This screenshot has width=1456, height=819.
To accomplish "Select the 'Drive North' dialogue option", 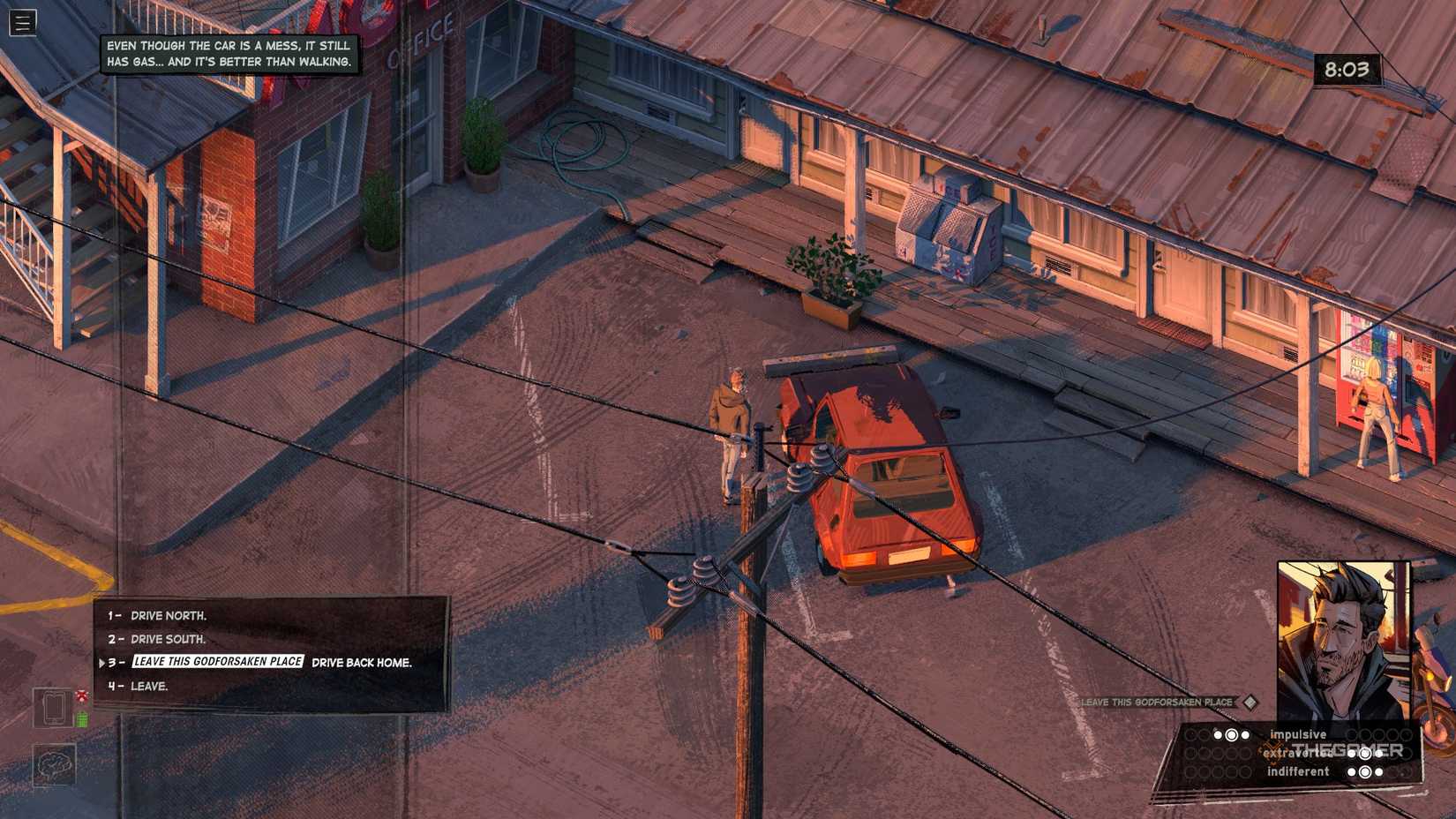I will coord(168,615).
